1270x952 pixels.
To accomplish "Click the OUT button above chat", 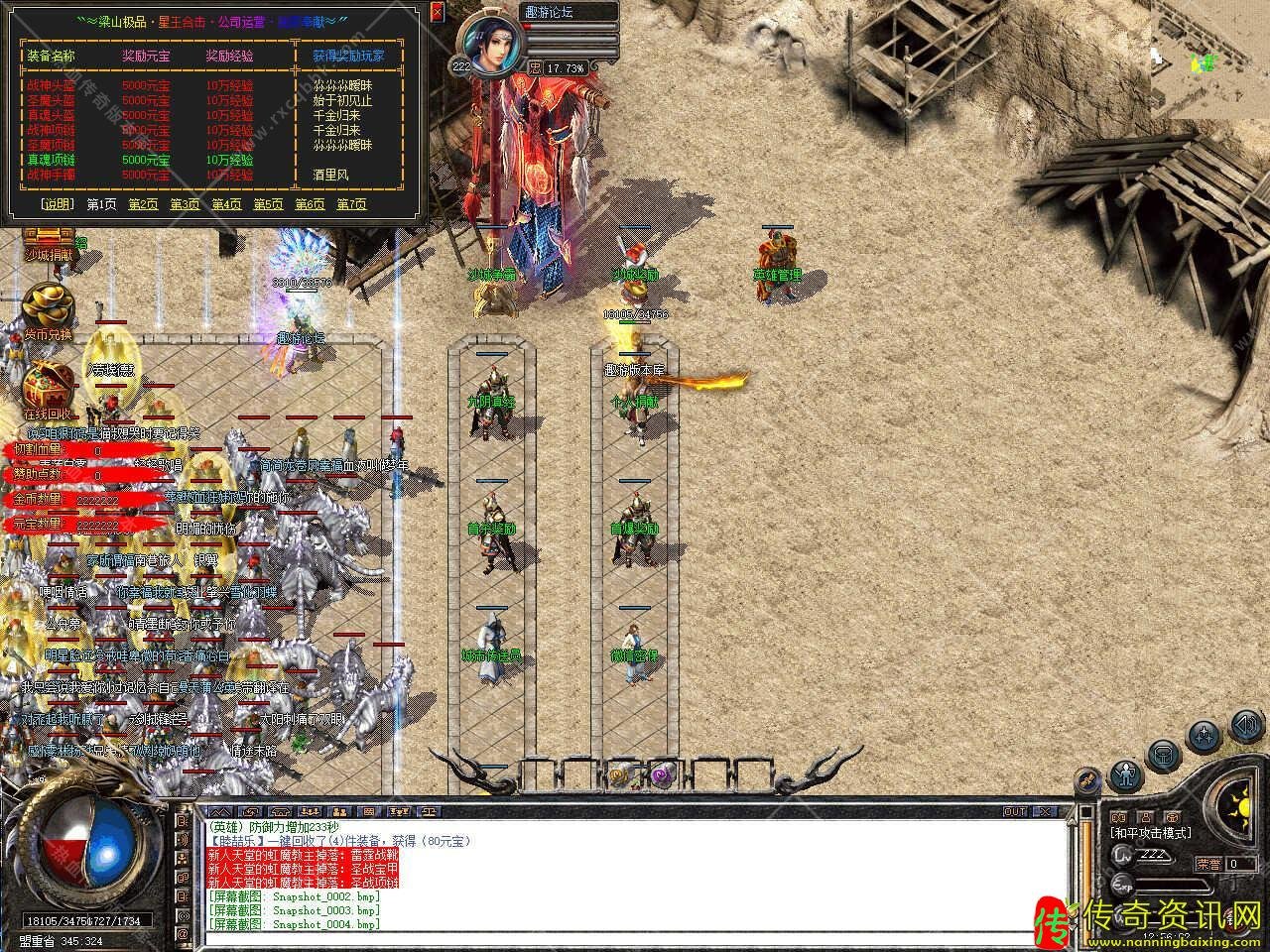I will pos(1015,811).
